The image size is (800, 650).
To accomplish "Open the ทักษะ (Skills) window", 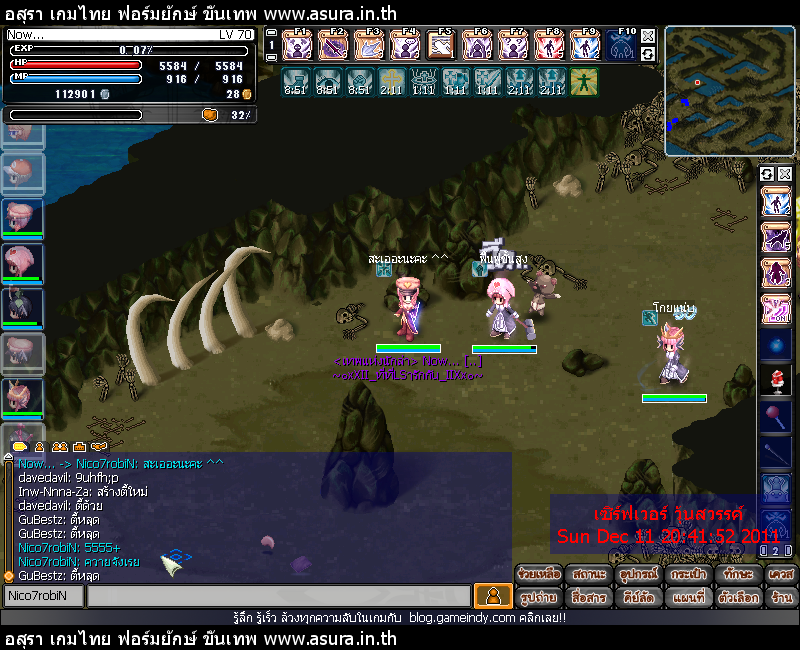I will [737, 575].
